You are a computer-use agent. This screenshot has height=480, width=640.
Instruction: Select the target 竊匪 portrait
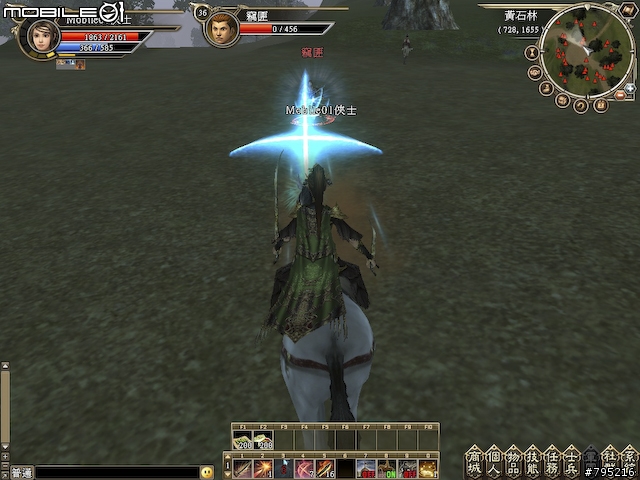click(x=221, y=29)
